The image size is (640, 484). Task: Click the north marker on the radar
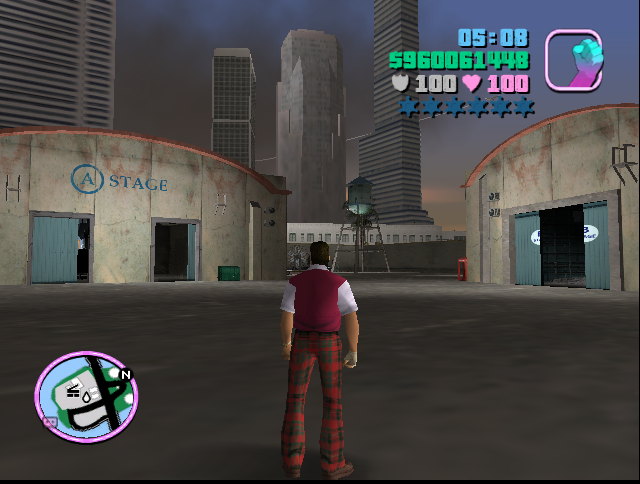[x=125, y=374]
